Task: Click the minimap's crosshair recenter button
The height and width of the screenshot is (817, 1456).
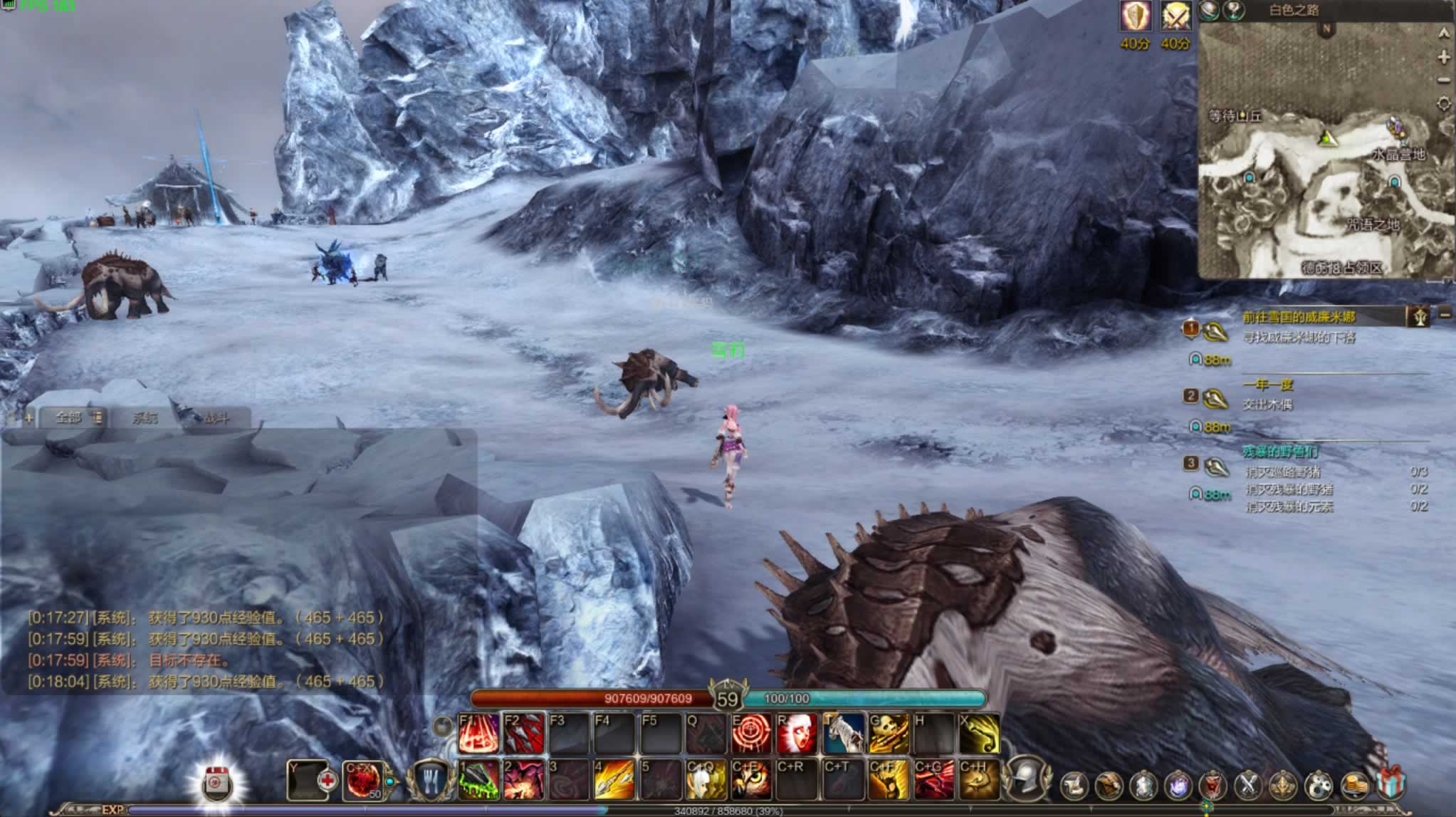Action: click(1443, 104)
